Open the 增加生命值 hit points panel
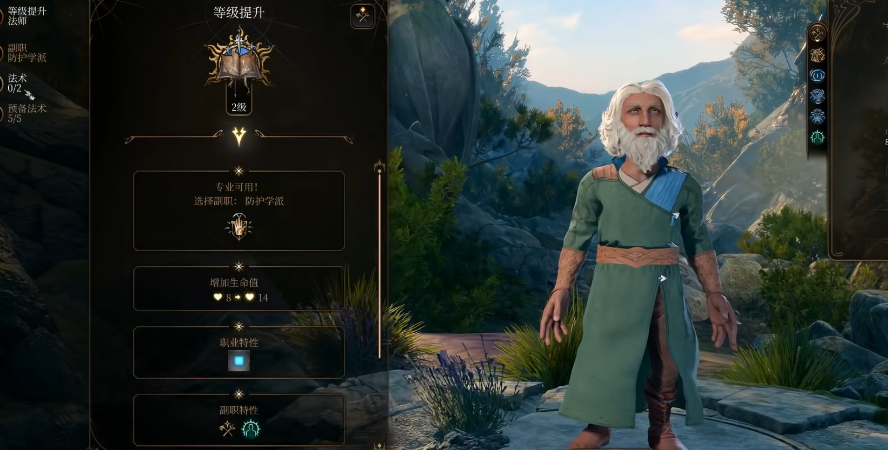 (x=238, y=289)
